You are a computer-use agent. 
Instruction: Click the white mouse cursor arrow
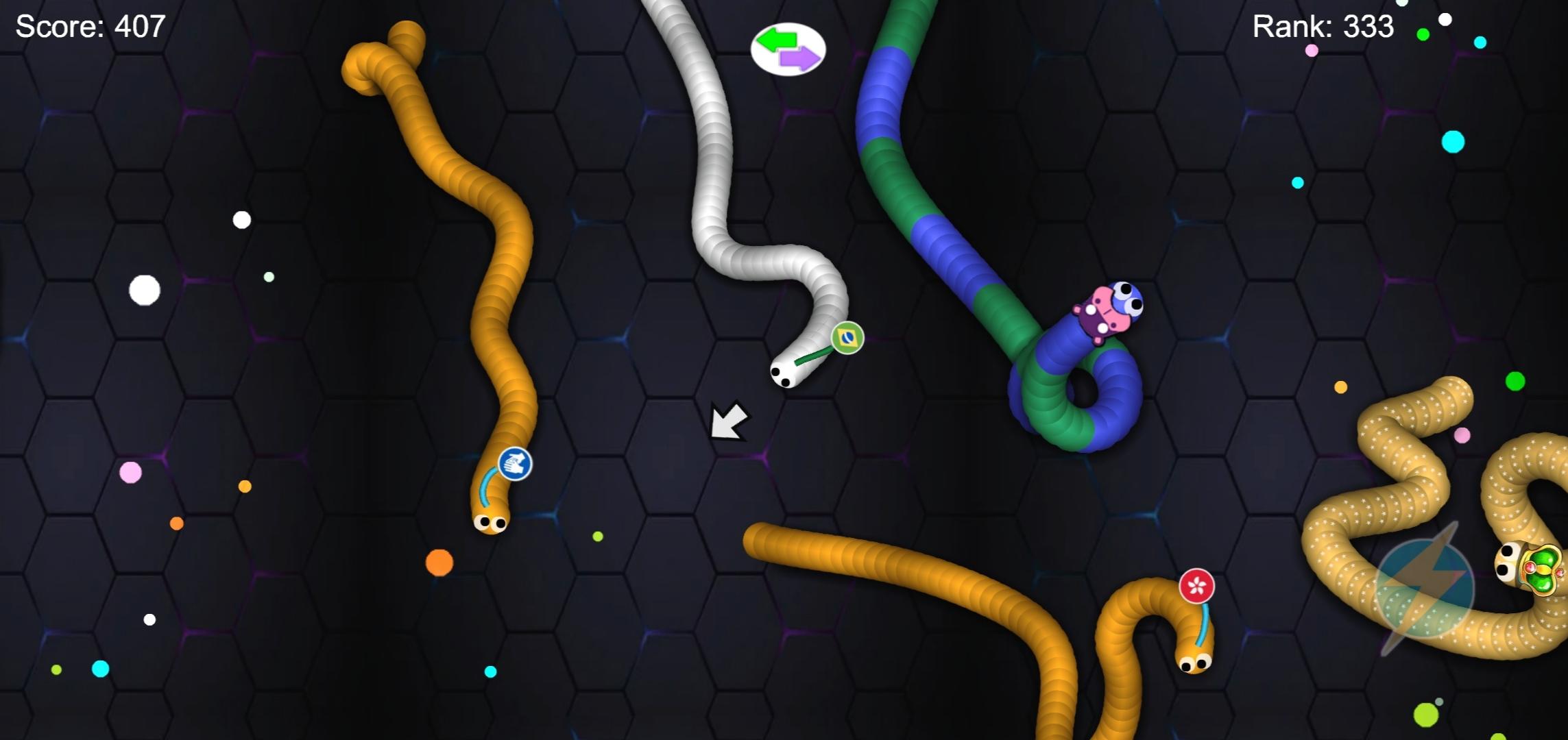[x=729, y=421]
